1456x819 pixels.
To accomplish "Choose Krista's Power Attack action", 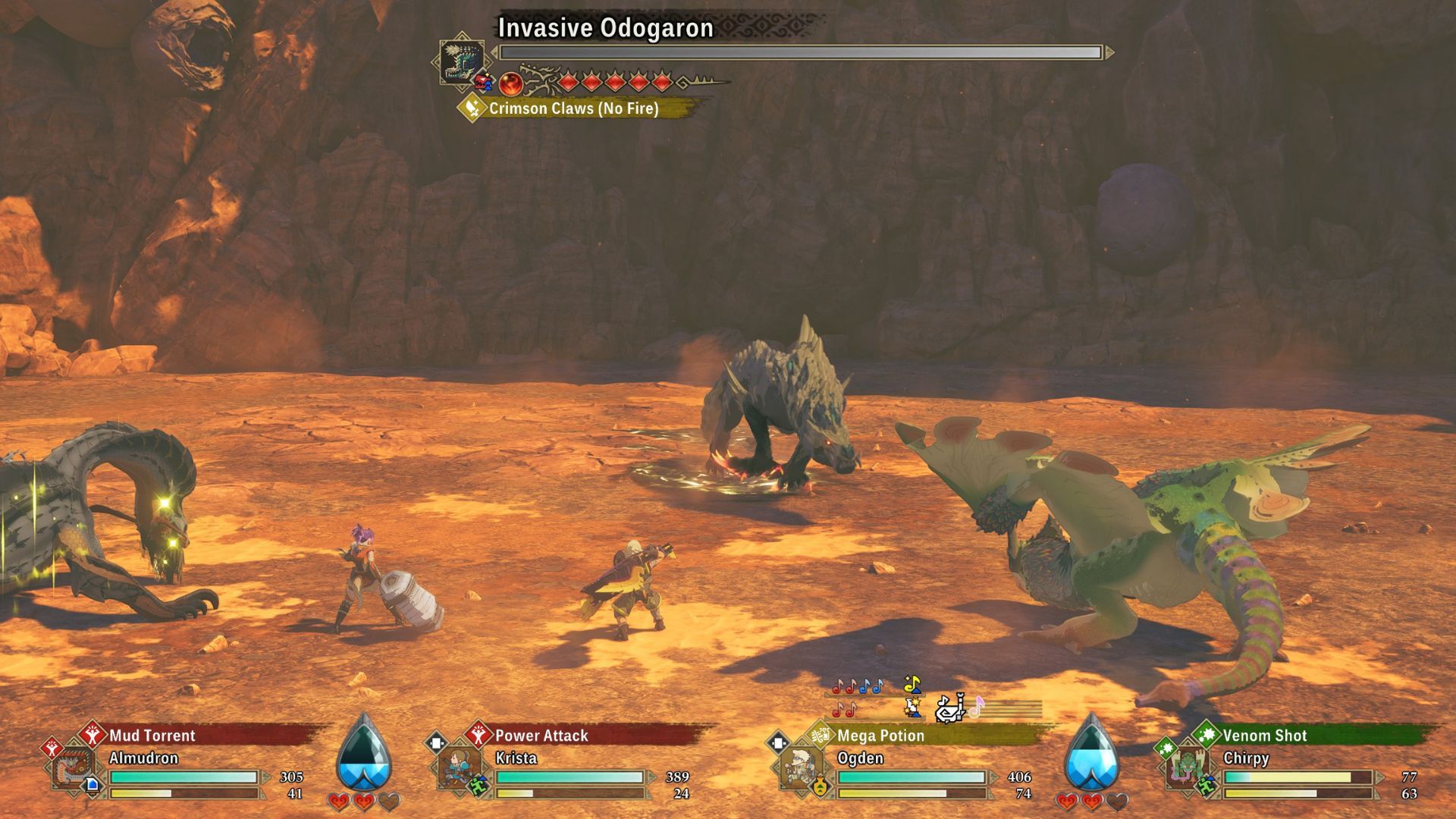I will coord(541,736).
